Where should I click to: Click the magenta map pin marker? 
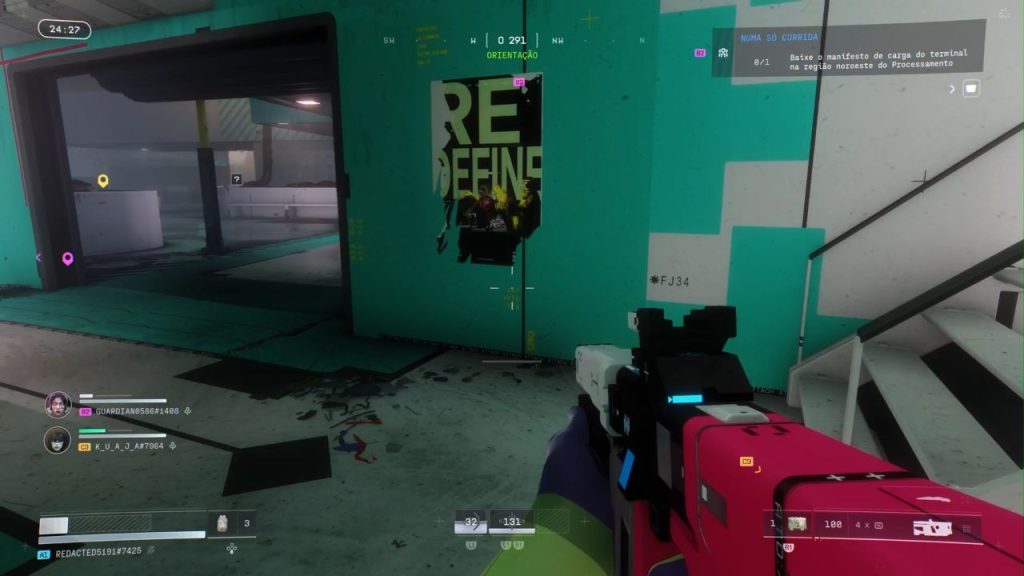(x=68, y=259)
